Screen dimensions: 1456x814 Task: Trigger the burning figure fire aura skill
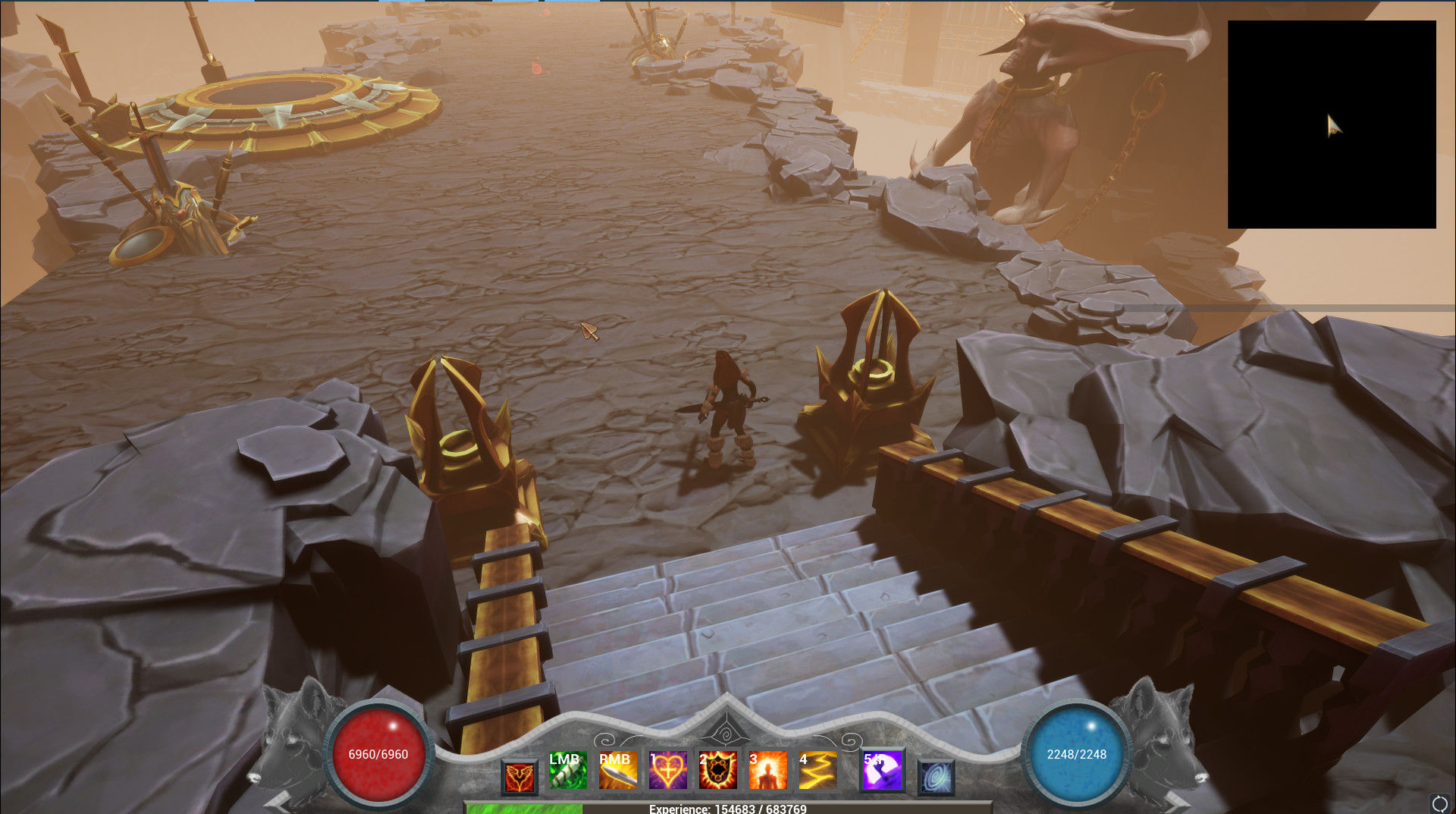[767, 771]
